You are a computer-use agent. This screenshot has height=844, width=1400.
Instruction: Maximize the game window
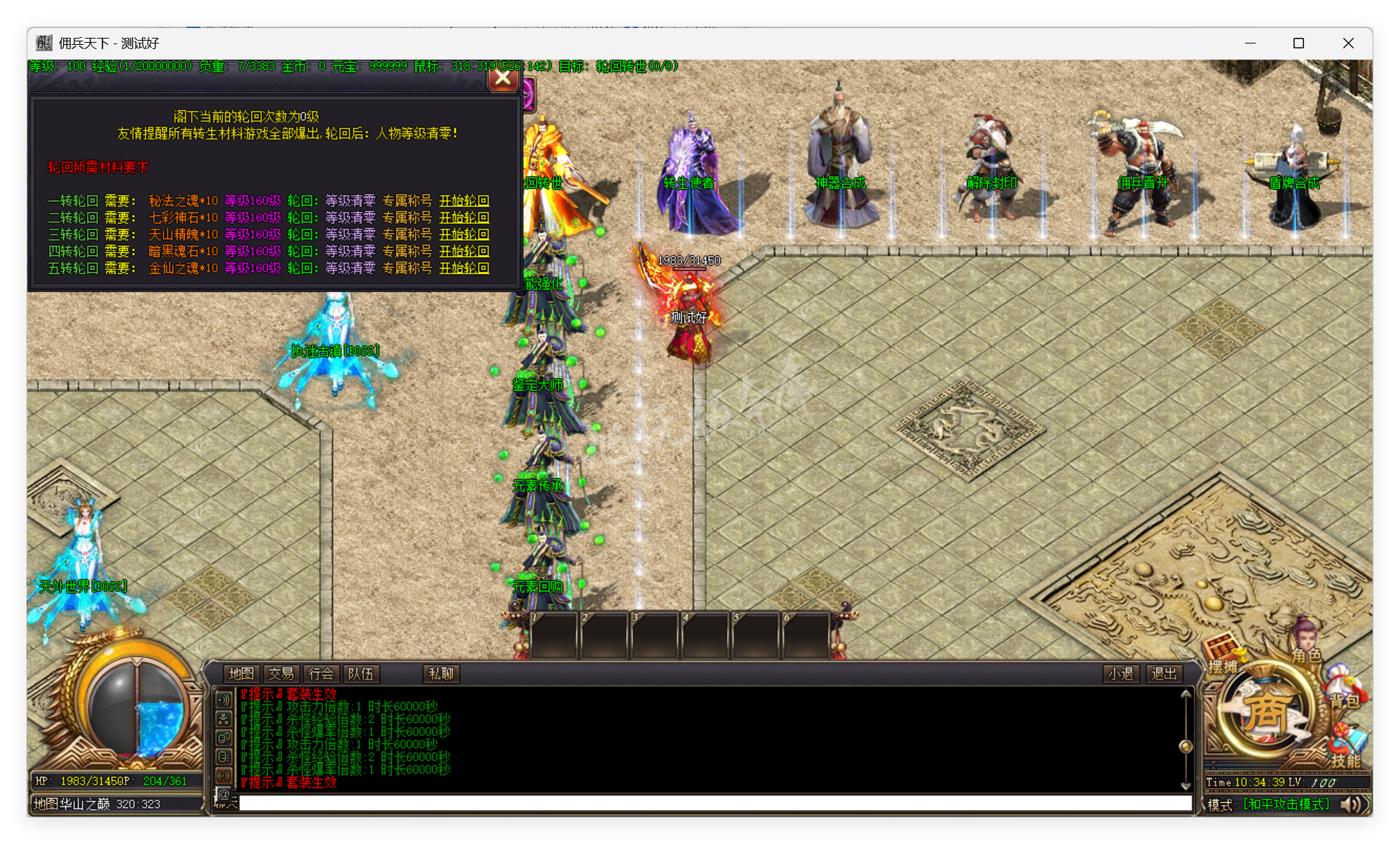pos(1298,43)
